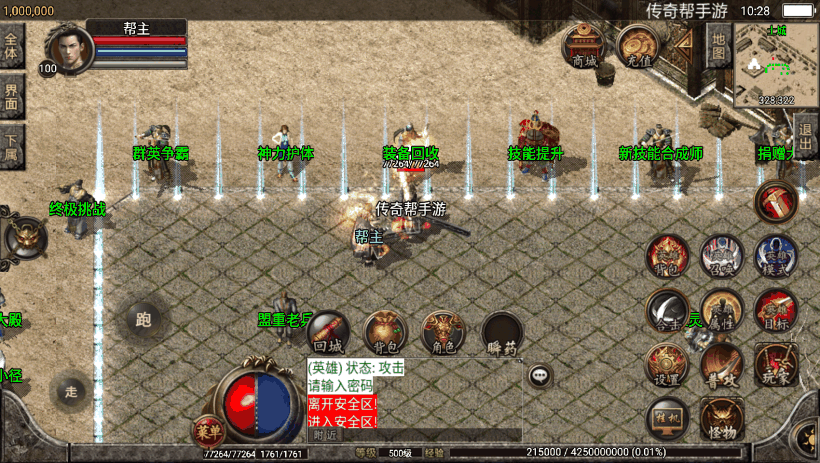
Task: Open the chat speech bubble button
Action: [x=540, y=375]
